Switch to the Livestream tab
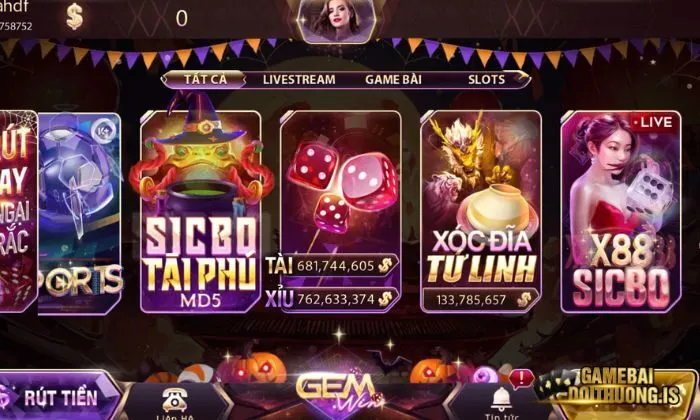 [298, 78]
